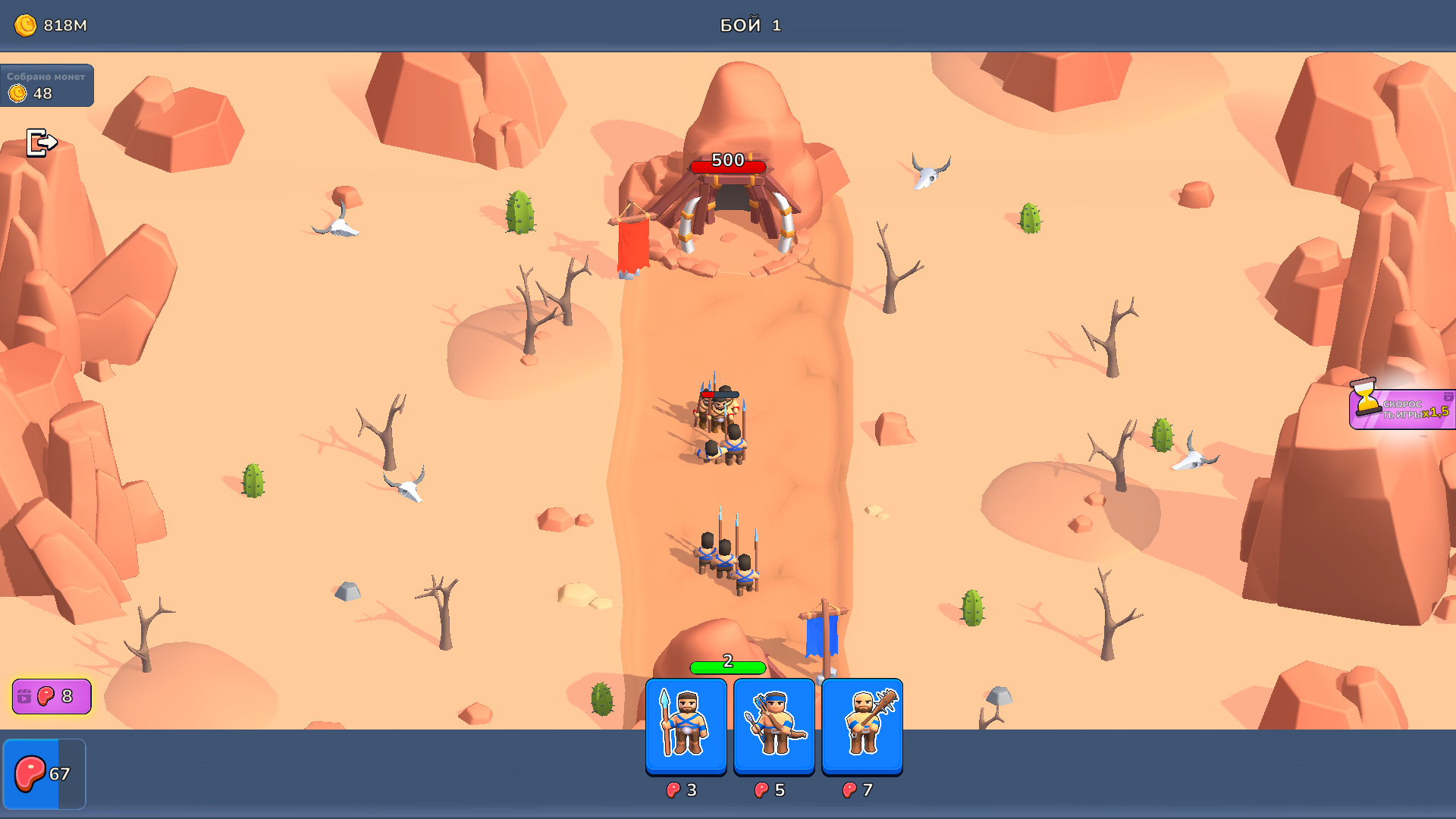Click the green spawn progress bar showing 2
The width and height of the screenshot is (1456, 819).
point(726,669)
